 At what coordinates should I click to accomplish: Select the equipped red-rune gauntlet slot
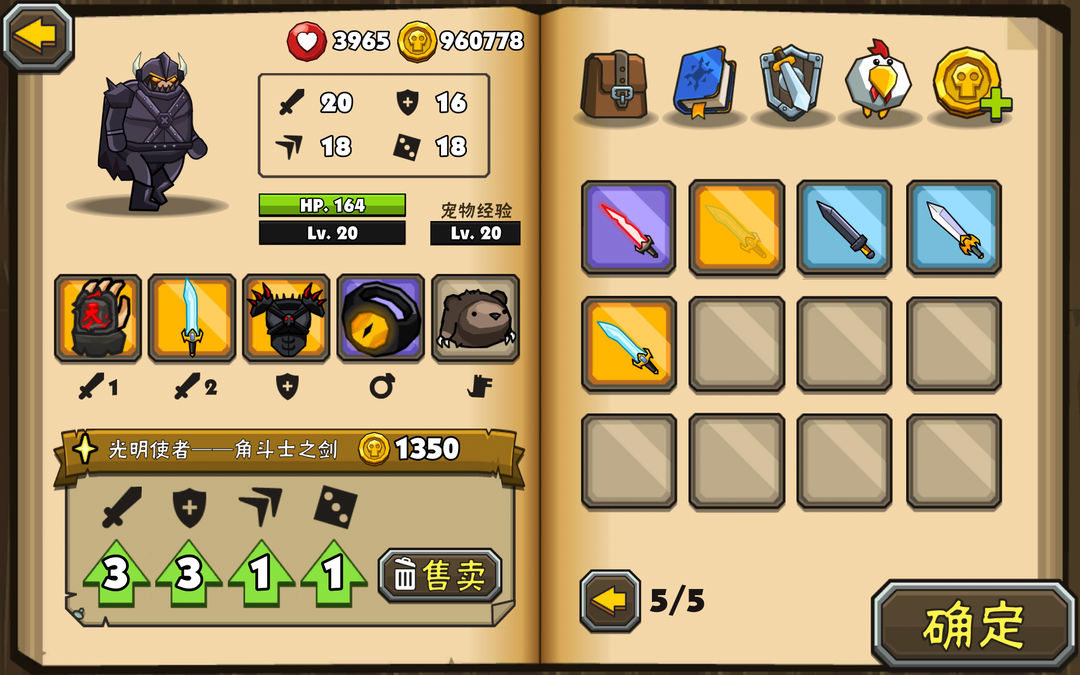click(x=98, y=318)
